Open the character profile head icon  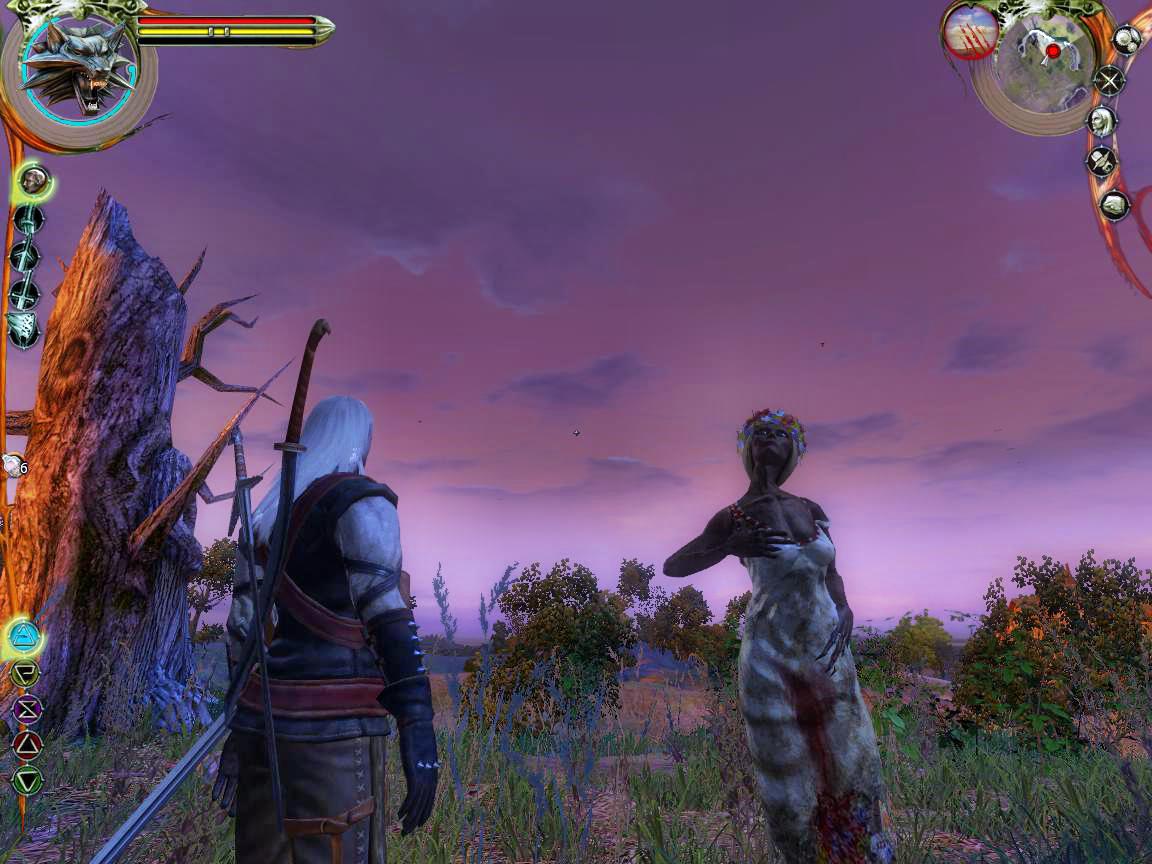pyautogui.click(x=1101, y=121)
